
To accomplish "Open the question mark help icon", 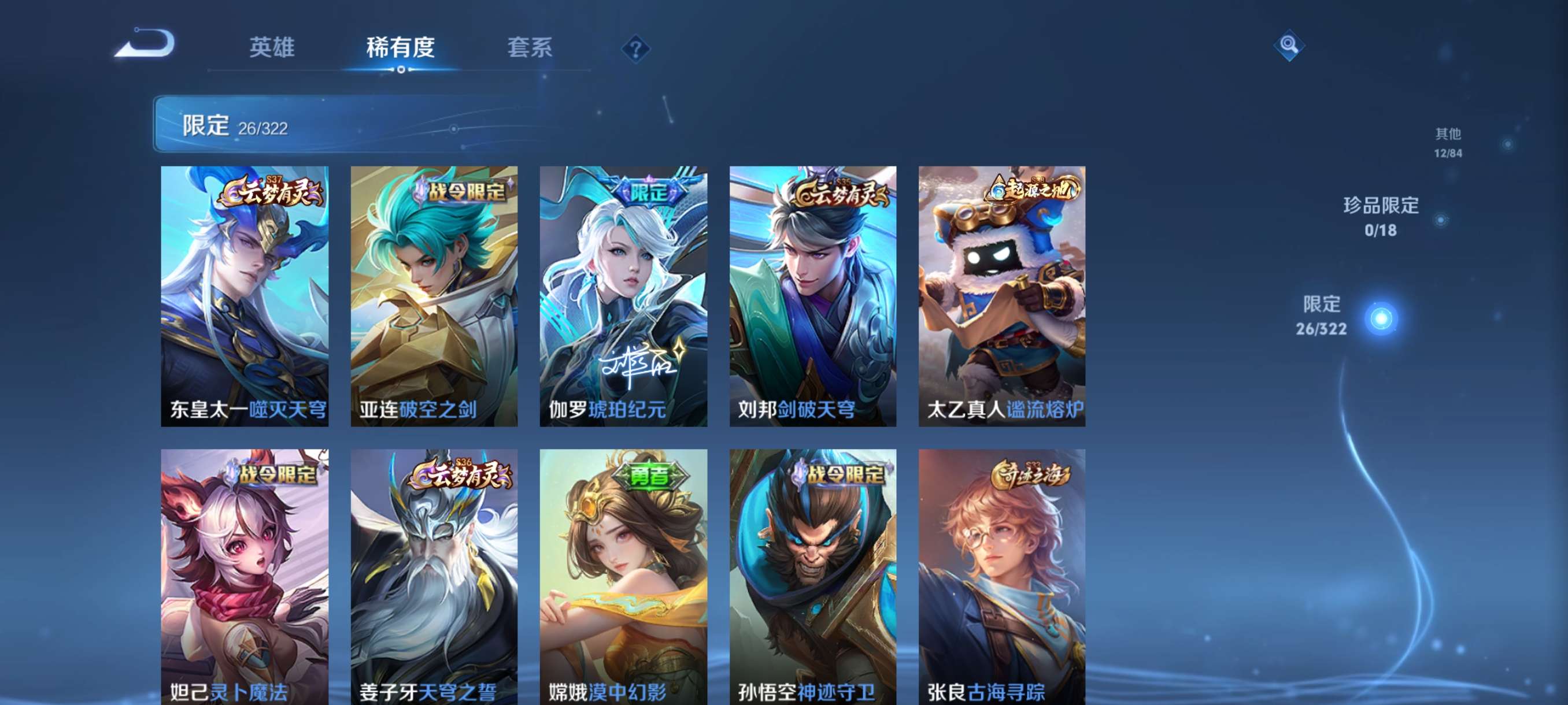I will 635,49.
